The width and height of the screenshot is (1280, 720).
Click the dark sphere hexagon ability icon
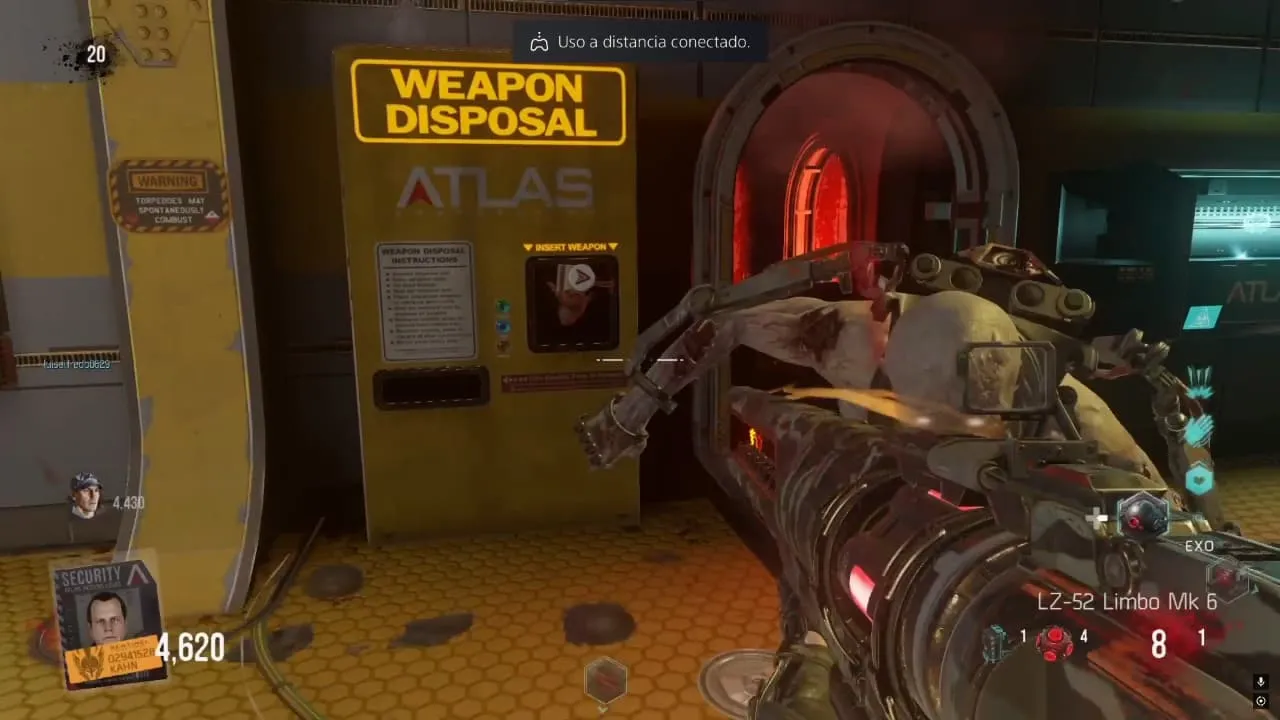1142,516
